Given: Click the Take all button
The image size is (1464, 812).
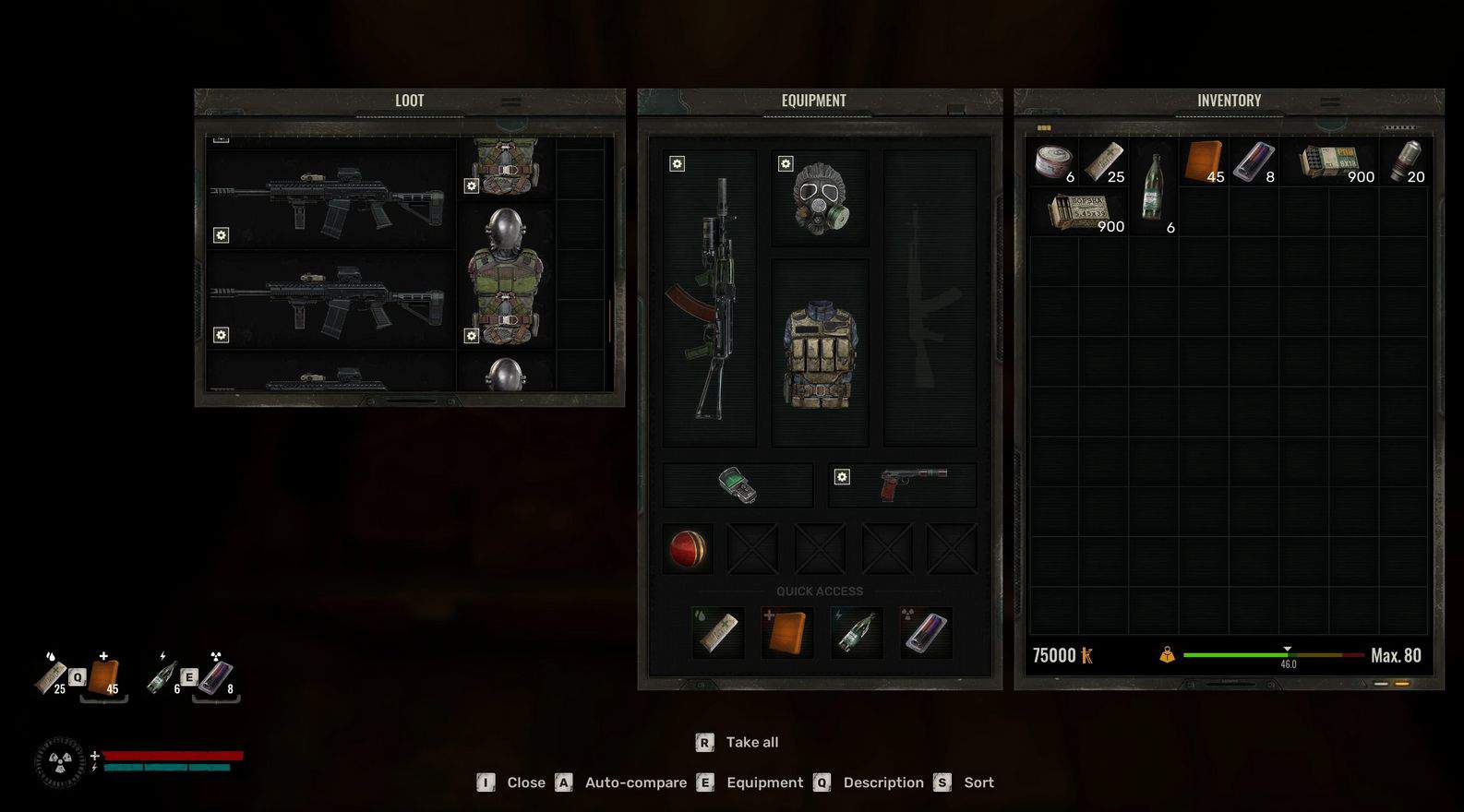Looking at the screenshot, I should coord(738,742).
